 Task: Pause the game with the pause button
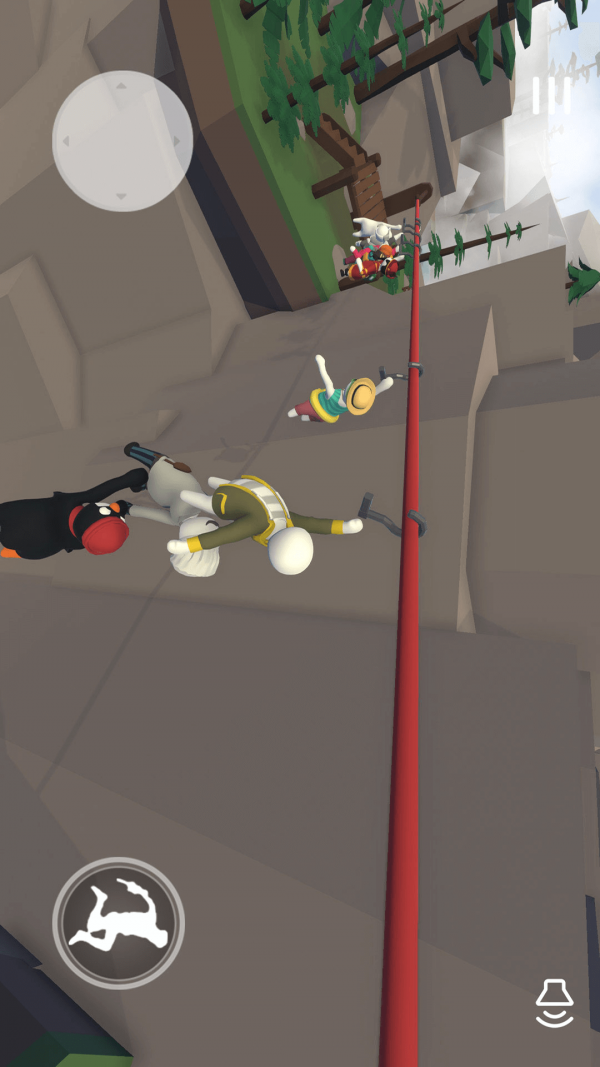551,95
